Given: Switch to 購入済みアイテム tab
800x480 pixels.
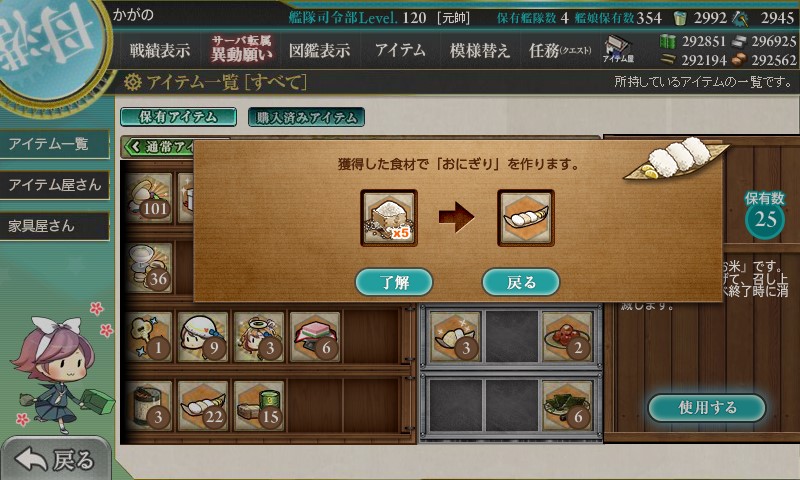Looking at the screenshot, I should pyautogui.click(x=306, y=117).
